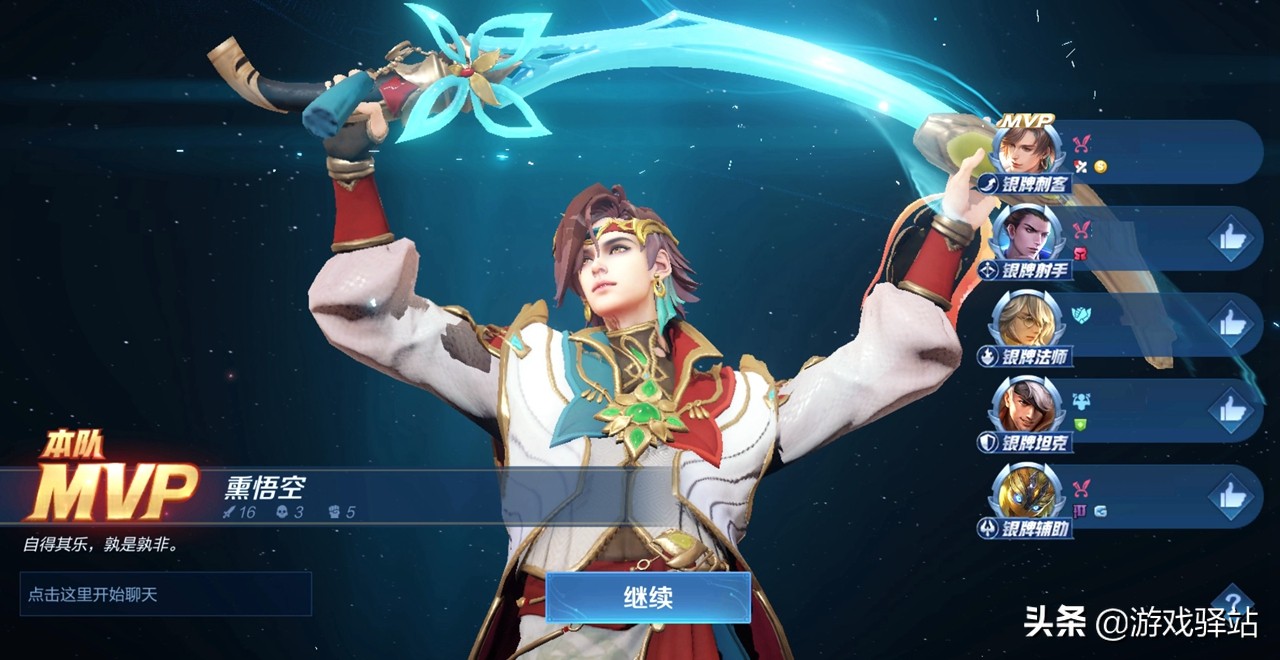Viewport: 1280px width, 660px height.
Task: Like the 银牌射手 teammate
Action: tap(1229, 239)
